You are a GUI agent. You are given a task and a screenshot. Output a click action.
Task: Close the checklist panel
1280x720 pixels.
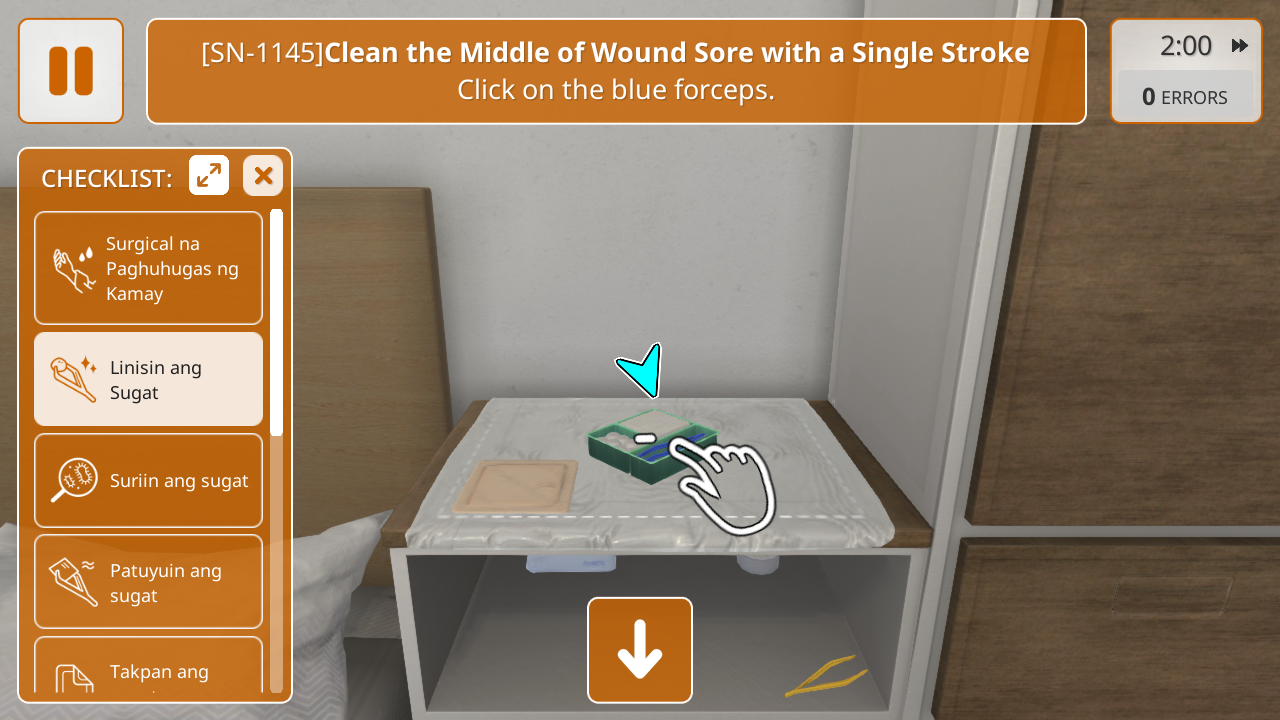click(263, 176)
